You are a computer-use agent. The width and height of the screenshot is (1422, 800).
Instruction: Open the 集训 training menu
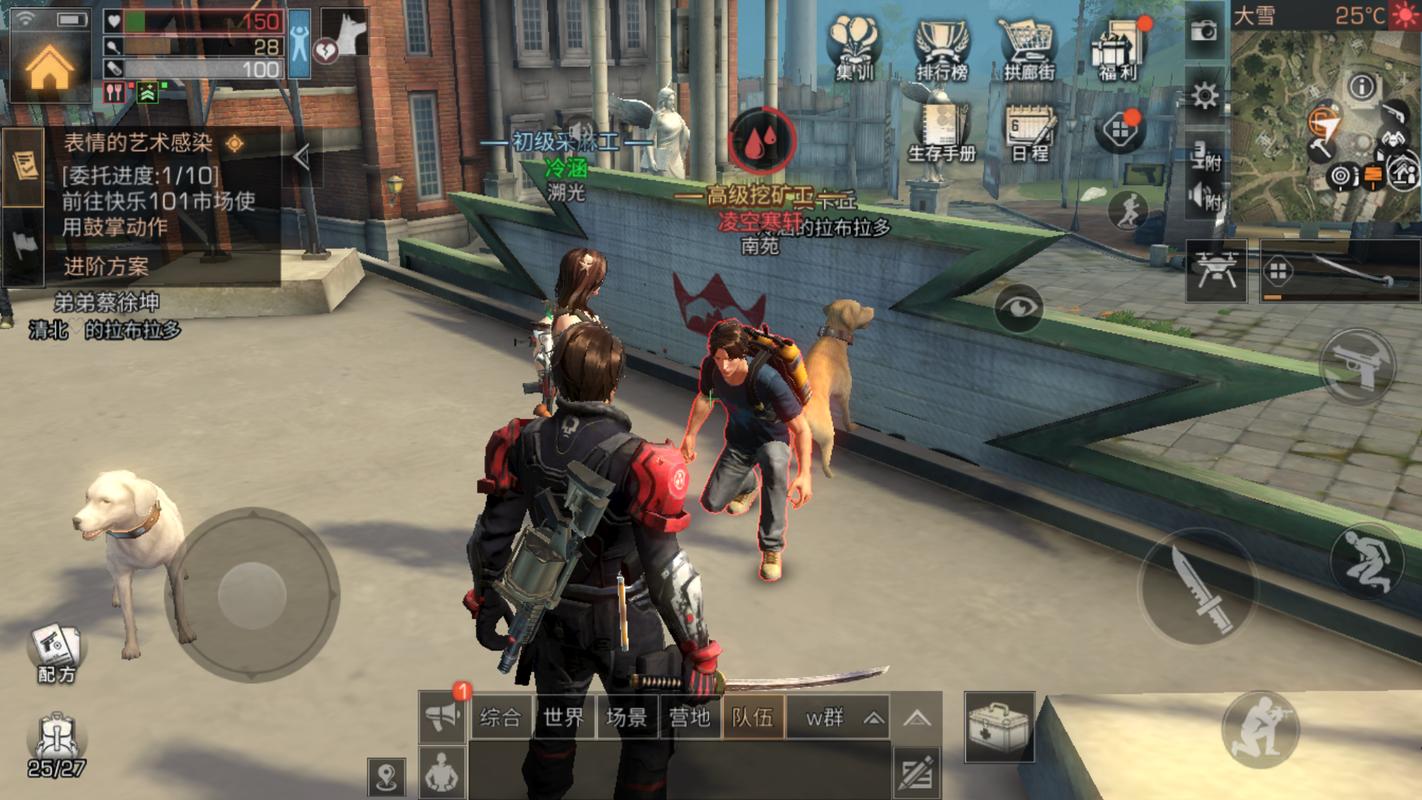[854, 46]
